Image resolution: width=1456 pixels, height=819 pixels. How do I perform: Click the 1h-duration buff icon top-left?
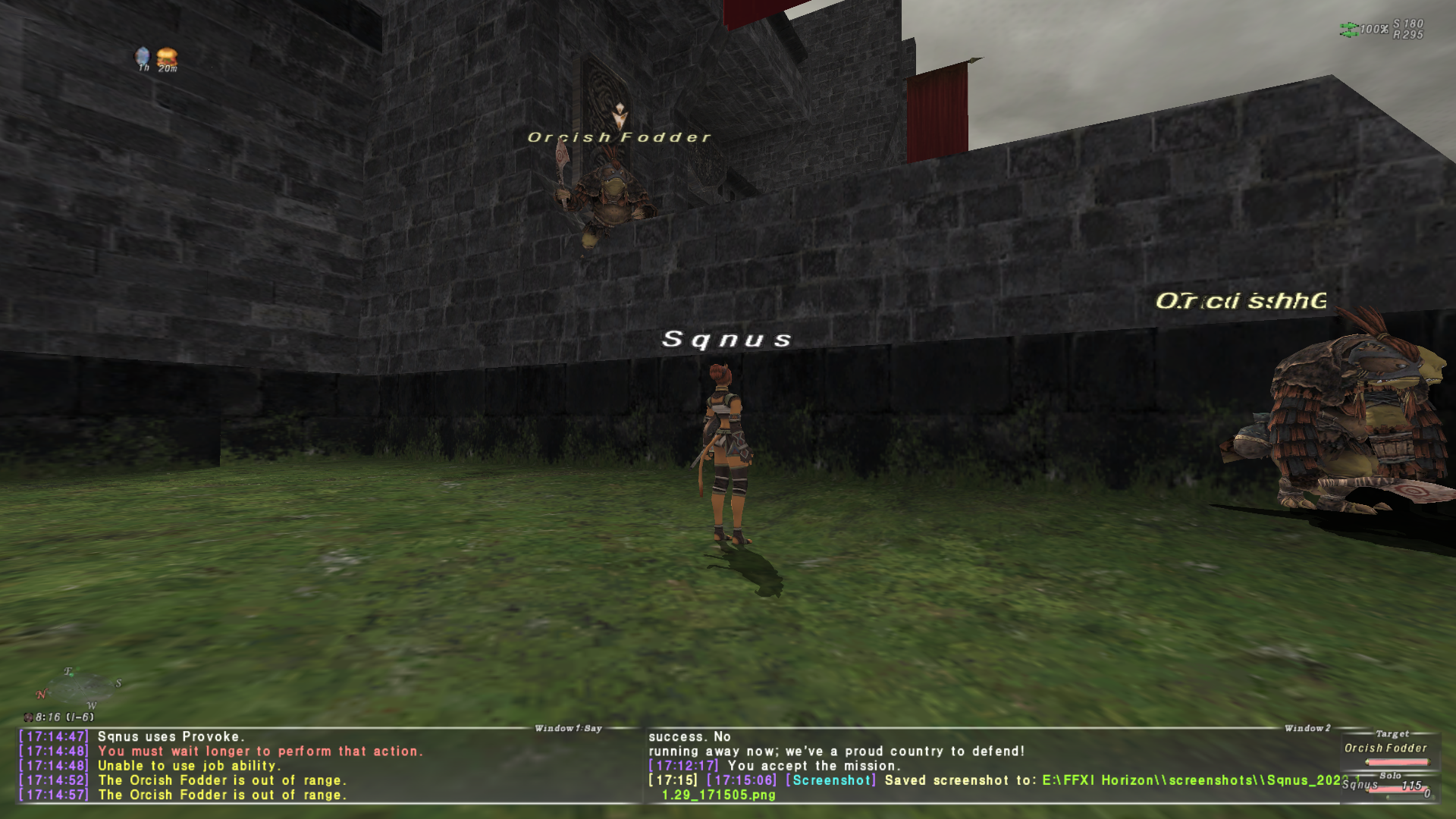pos(142,55)
